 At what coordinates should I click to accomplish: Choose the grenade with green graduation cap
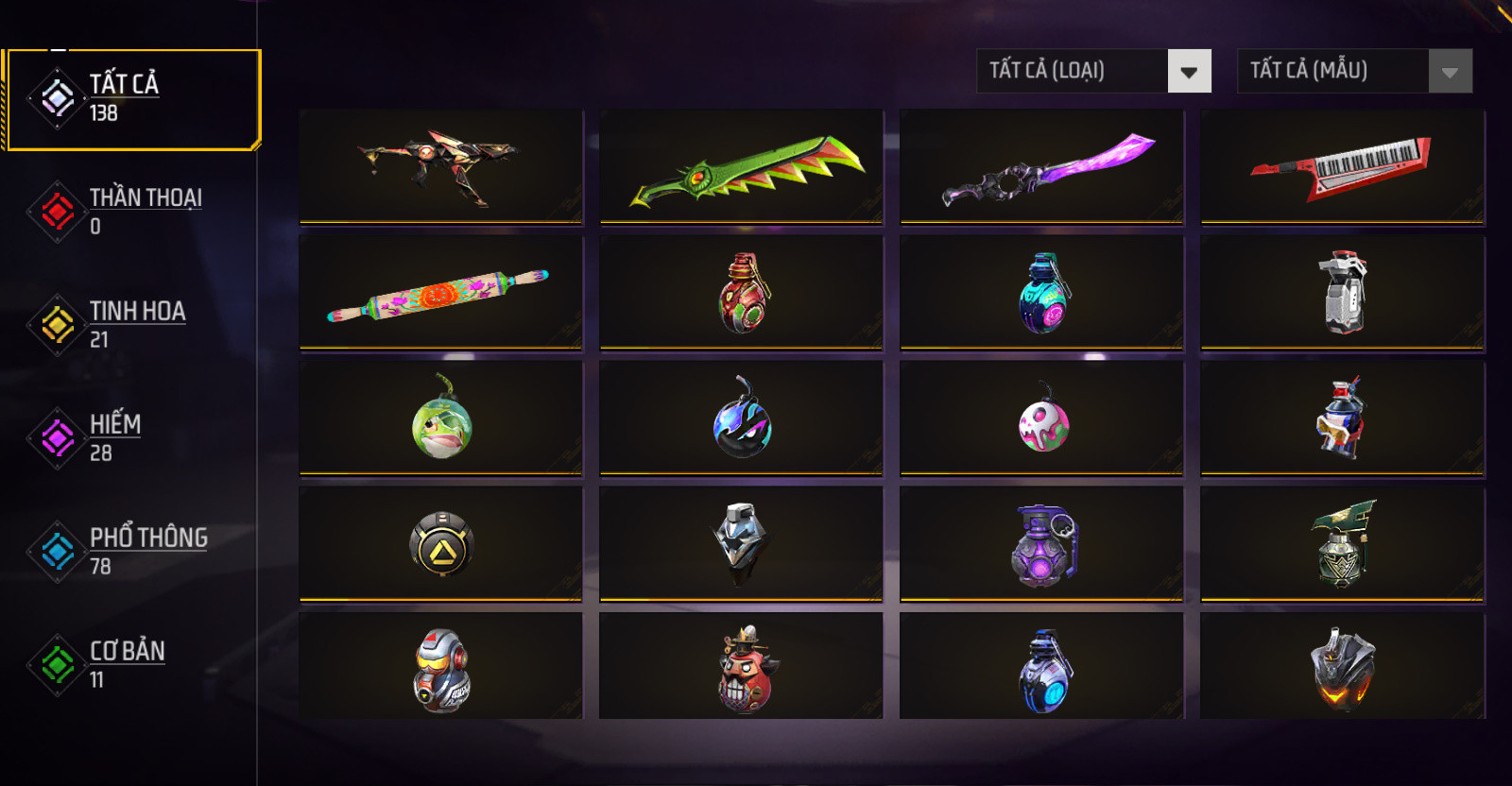click(x=1343, y=544)
